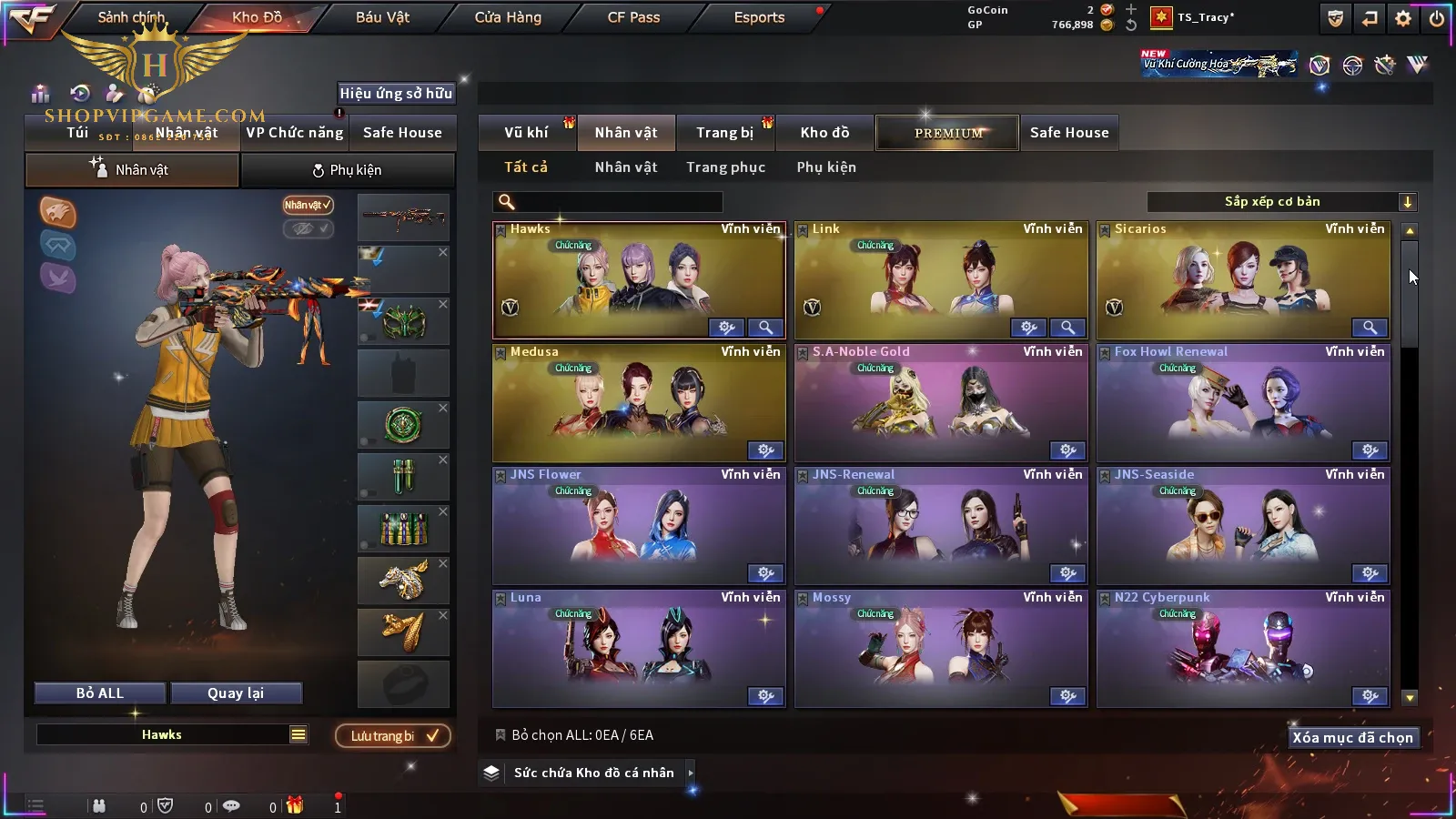Go to the CF Pass menu

[x=633, y=17]
